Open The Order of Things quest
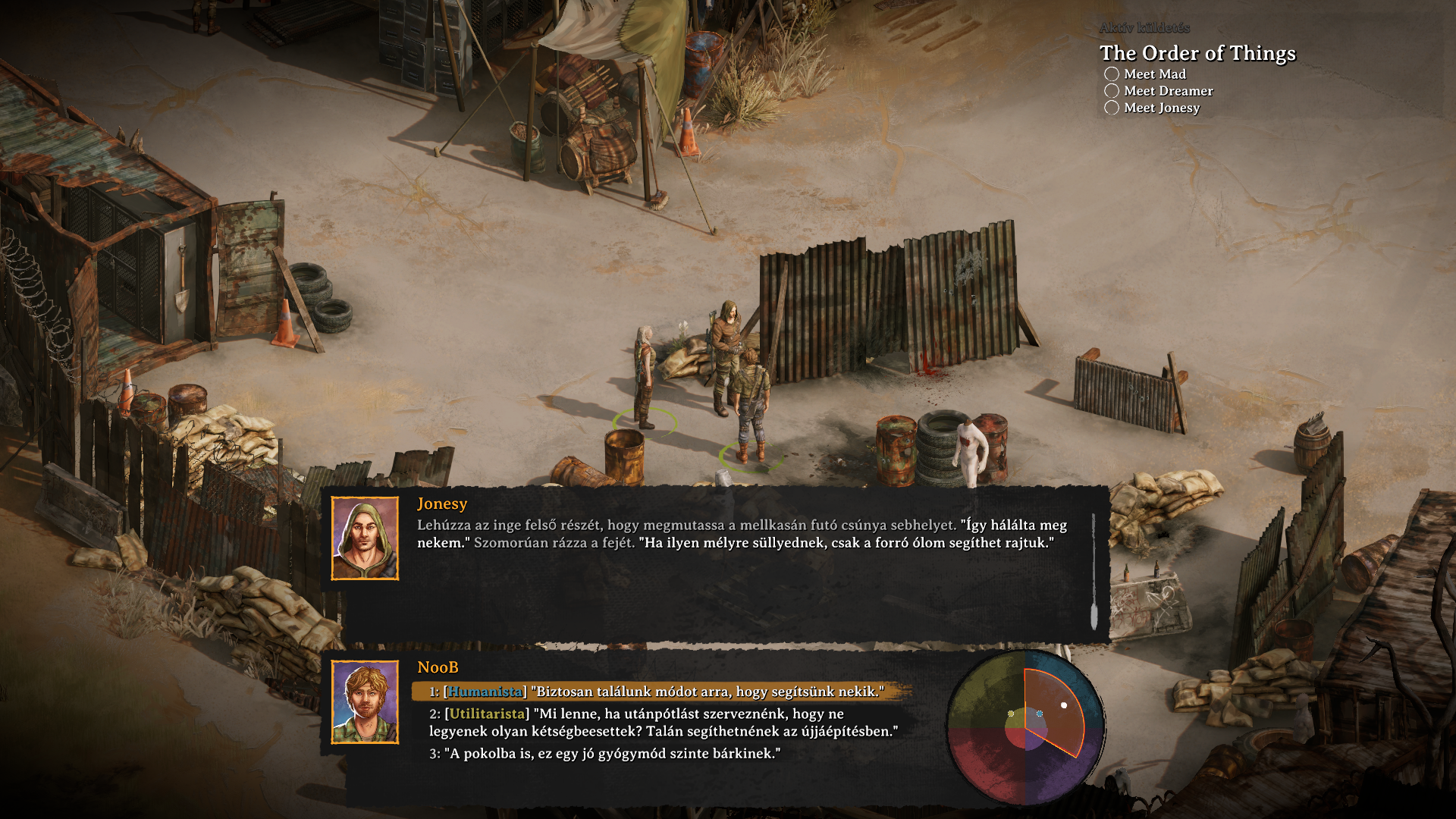The image size is (1456, 819). pos(1197,53)
